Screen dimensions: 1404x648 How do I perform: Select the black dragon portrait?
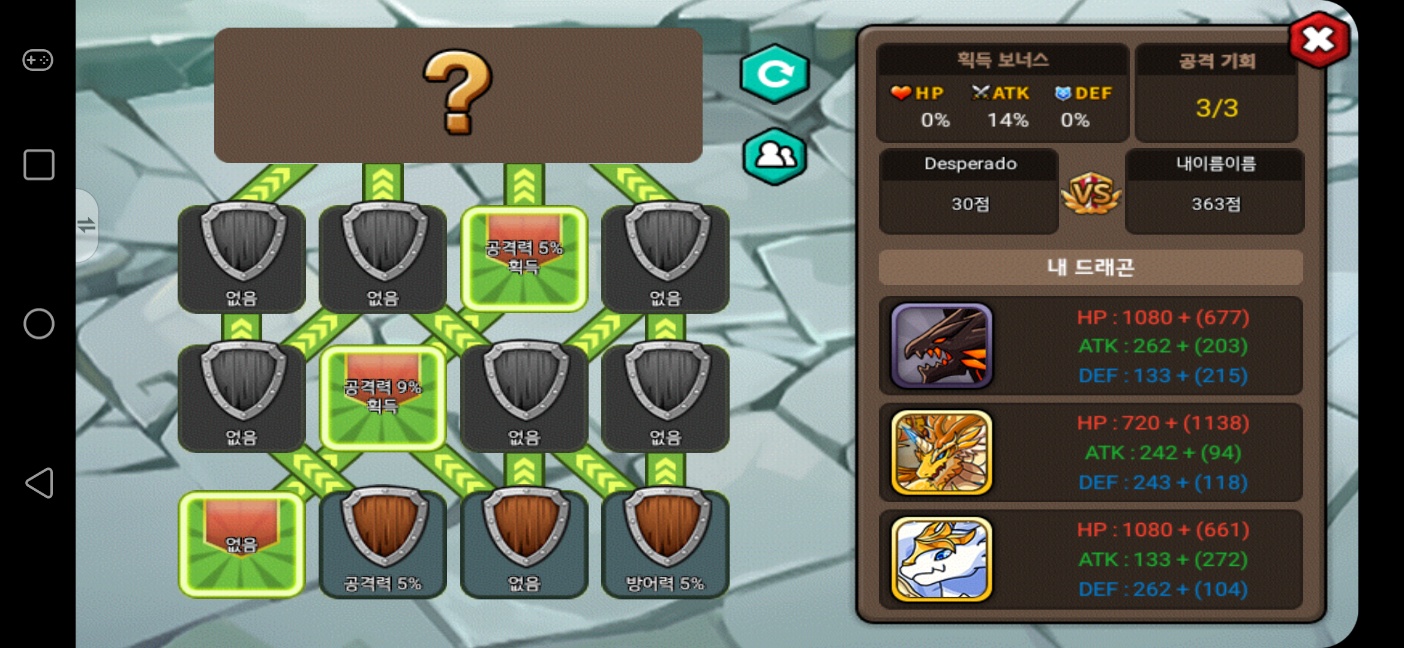(941, 346)
